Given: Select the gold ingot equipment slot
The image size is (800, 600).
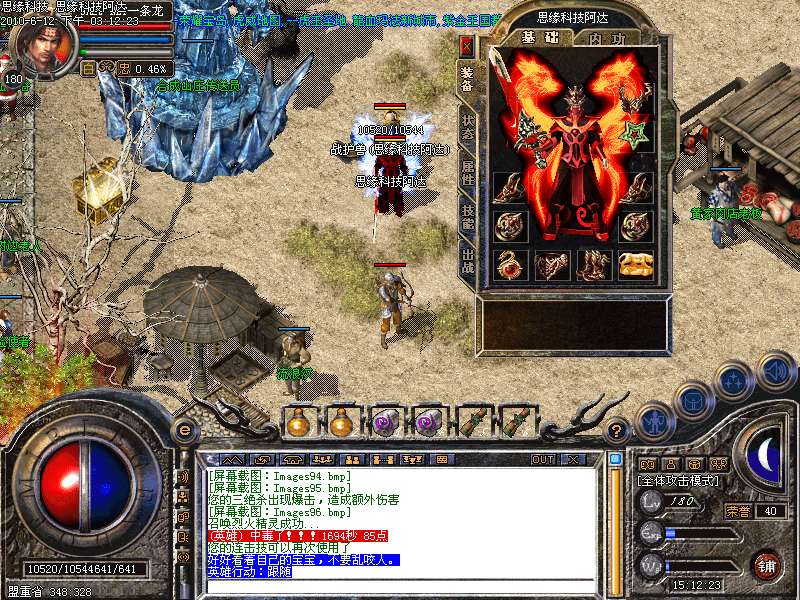Looking at the screenshot, I should 635,264.
